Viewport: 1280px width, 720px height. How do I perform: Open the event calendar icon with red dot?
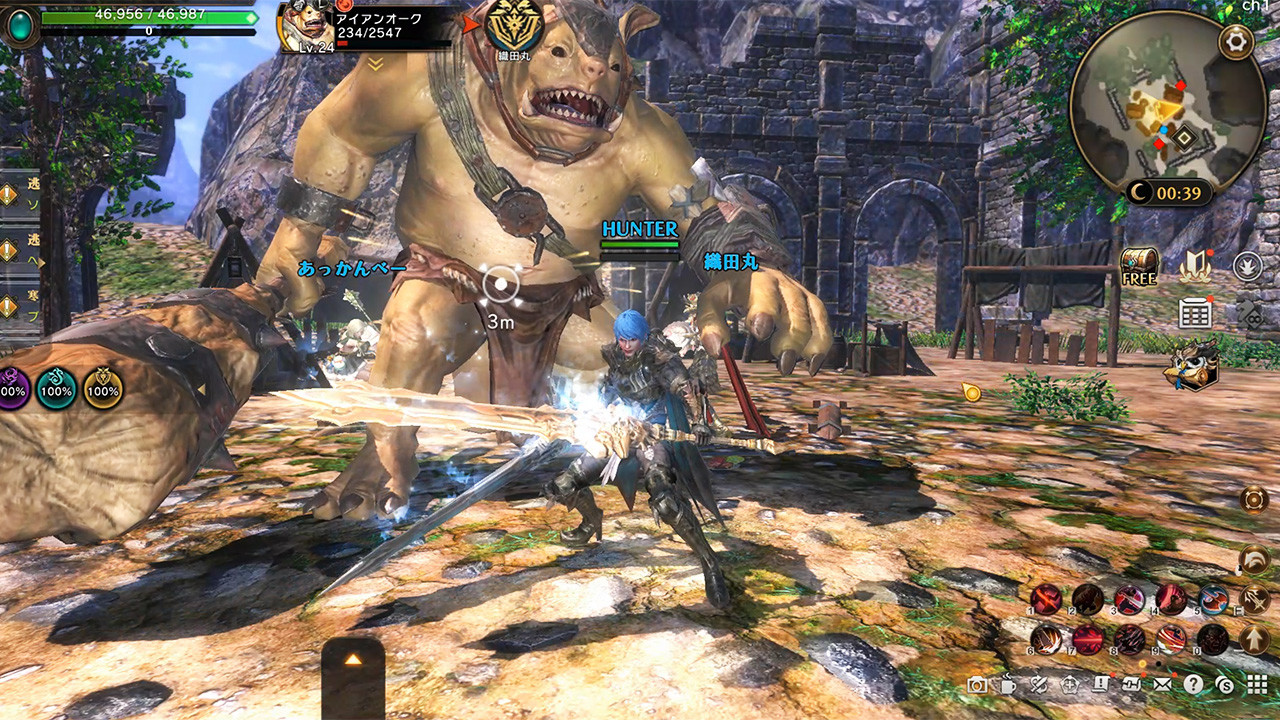pos(1195,312)
